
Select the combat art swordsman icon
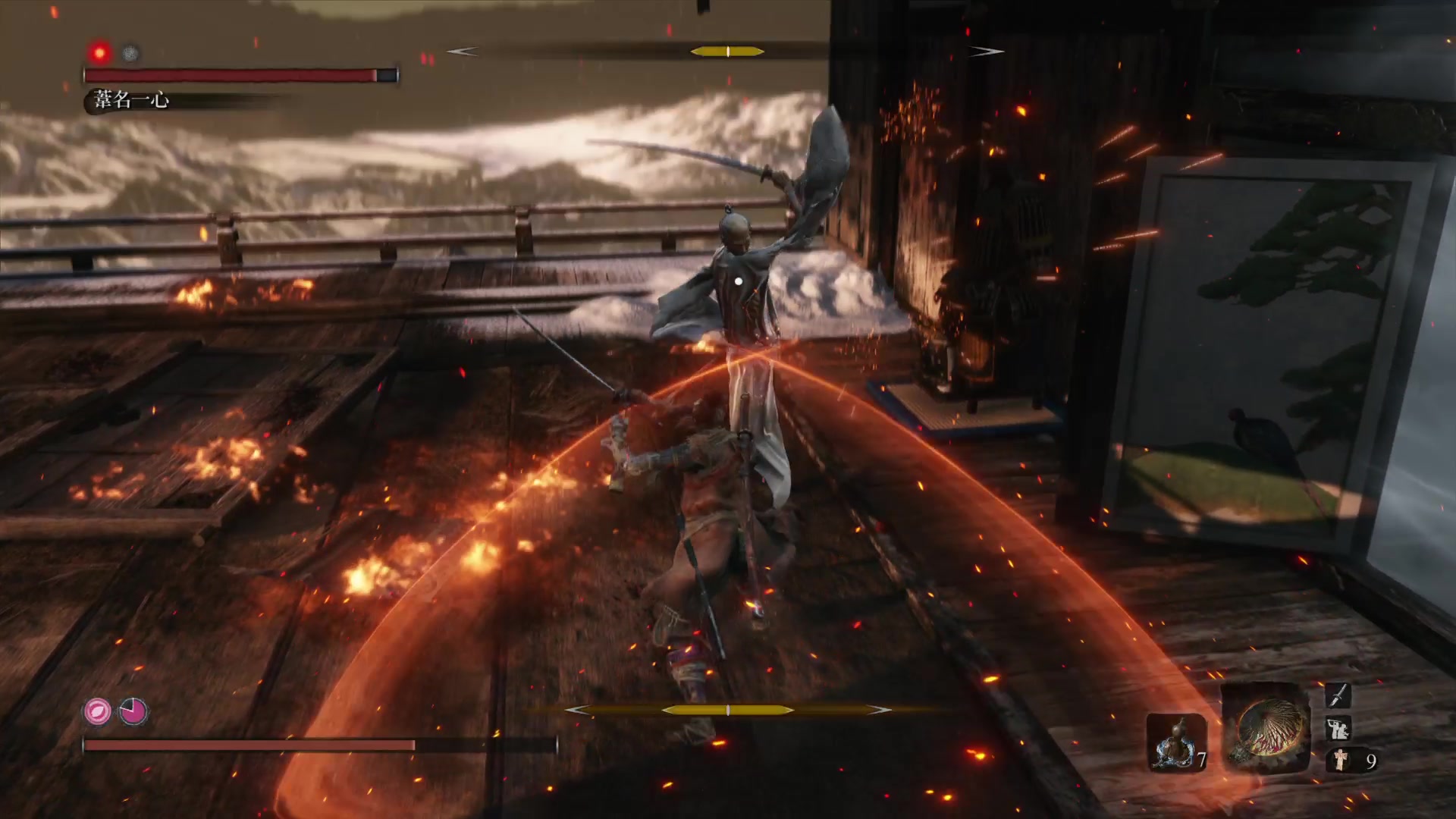[x=1338, y=728]
